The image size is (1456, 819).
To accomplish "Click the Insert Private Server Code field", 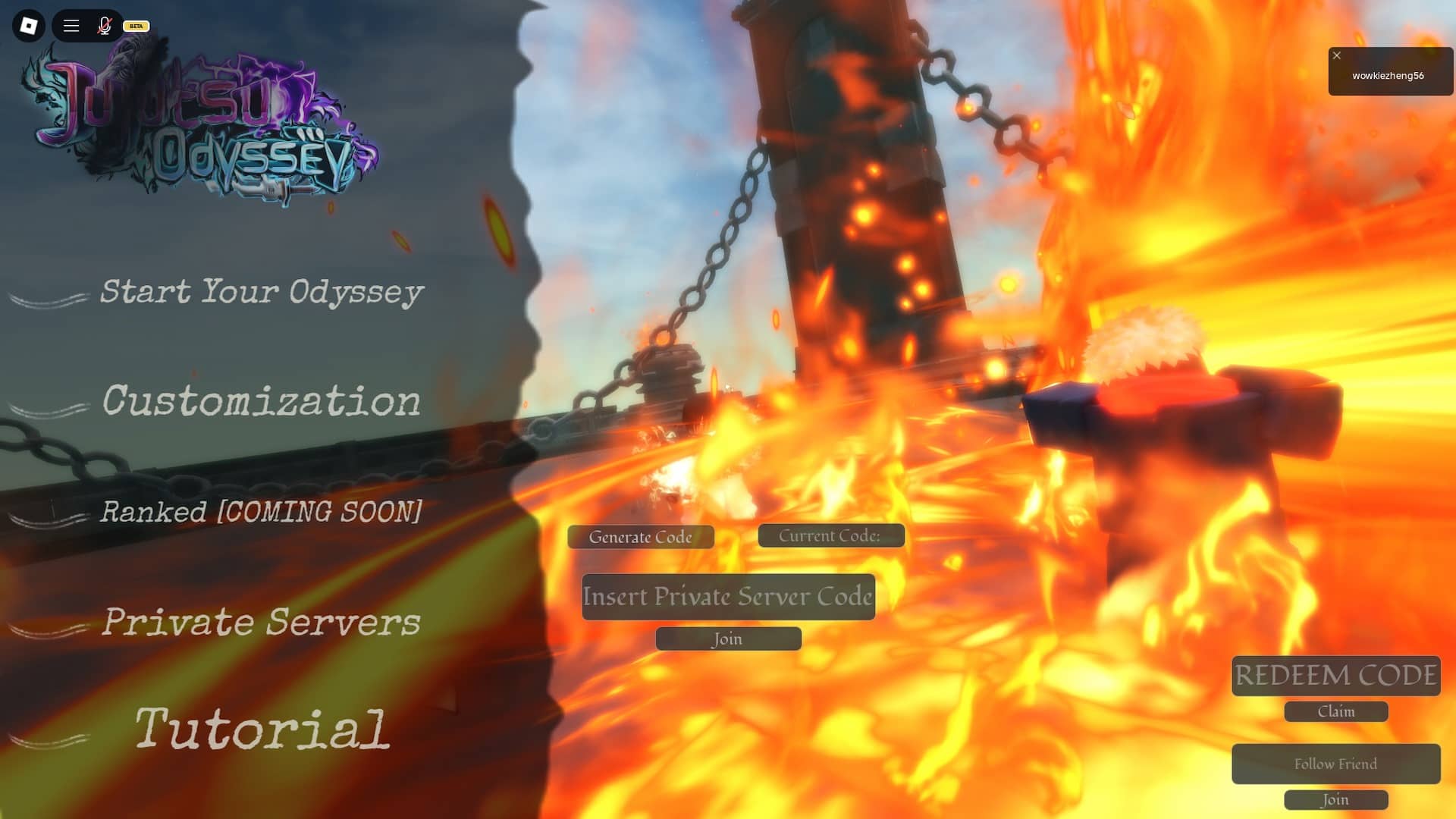I will [727, 597].
